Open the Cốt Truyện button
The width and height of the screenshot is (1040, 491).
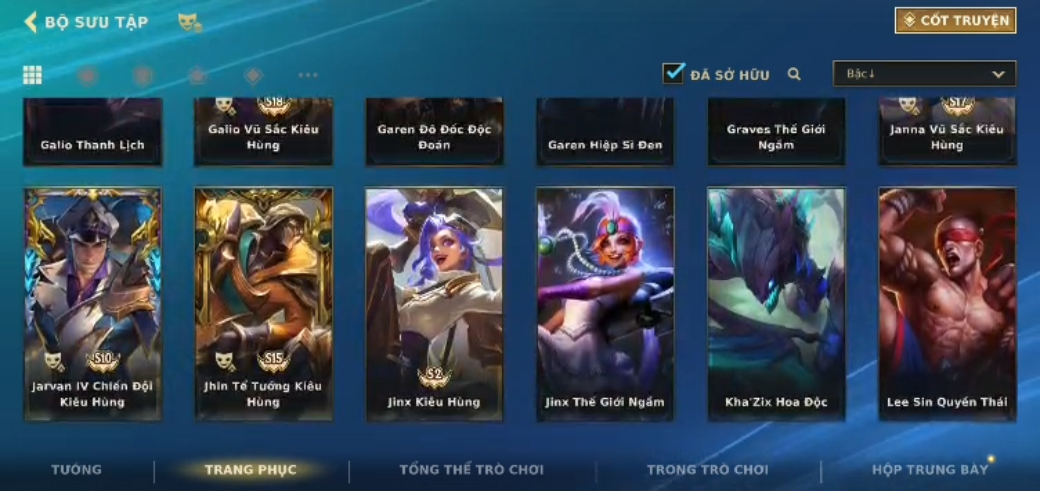pos(955,21)
